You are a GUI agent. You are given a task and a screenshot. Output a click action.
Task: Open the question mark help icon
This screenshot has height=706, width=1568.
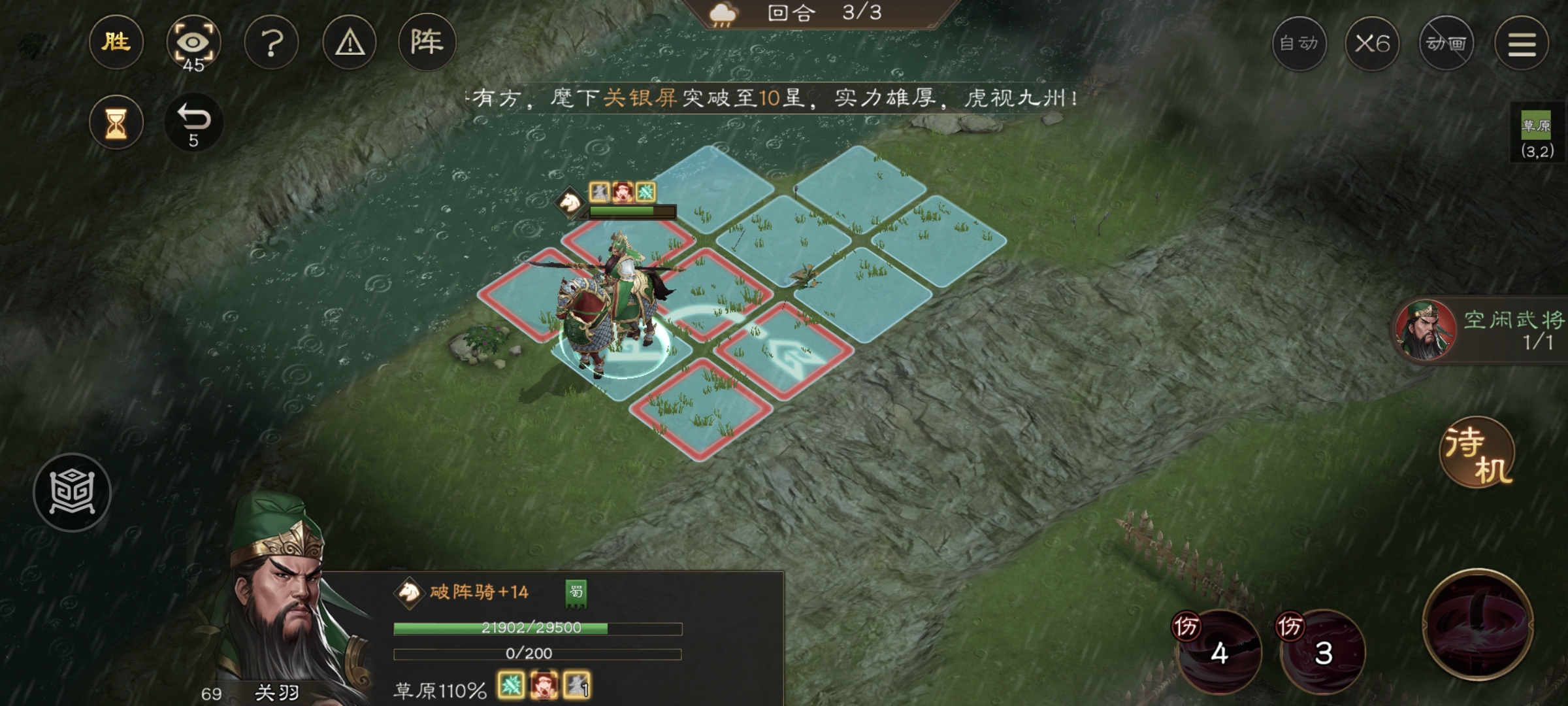[x=272, y=42]
